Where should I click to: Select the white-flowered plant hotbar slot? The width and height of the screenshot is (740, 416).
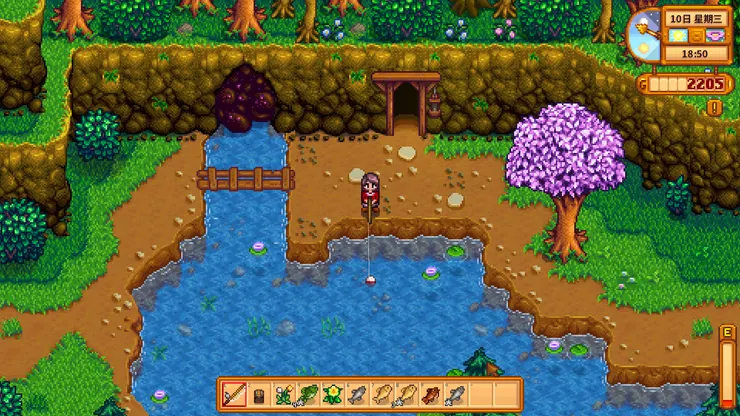(283, 394)
